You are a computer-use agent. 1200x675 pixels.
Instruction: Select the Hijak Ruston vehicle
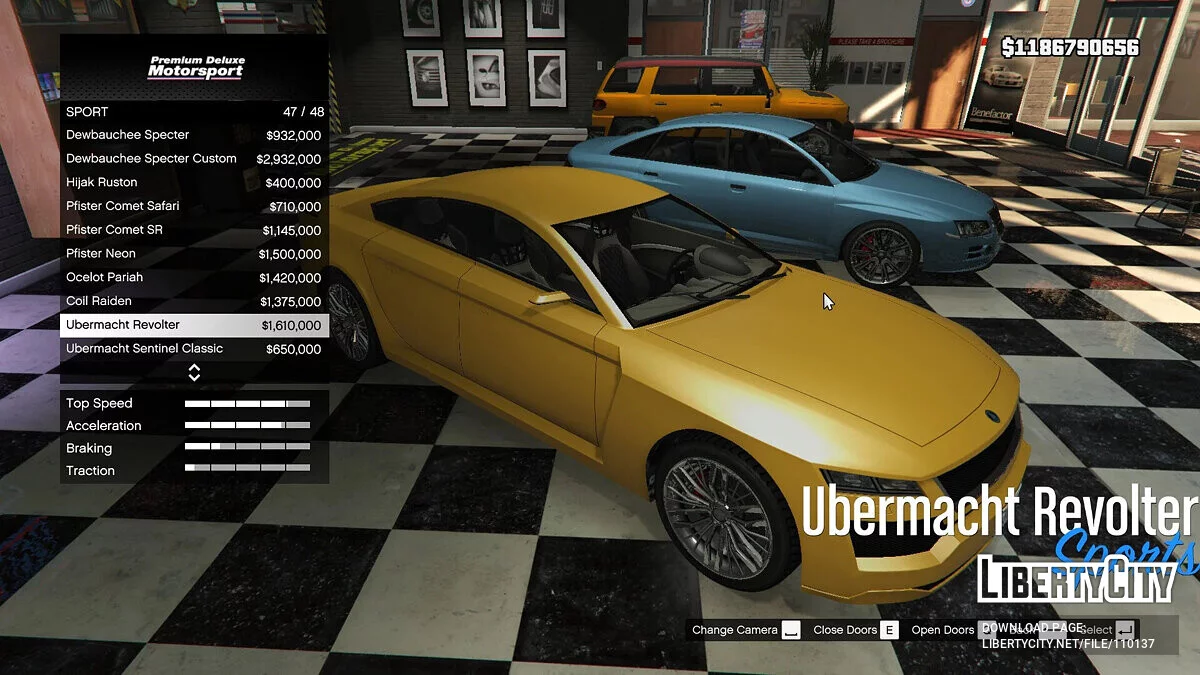[194, 183]
